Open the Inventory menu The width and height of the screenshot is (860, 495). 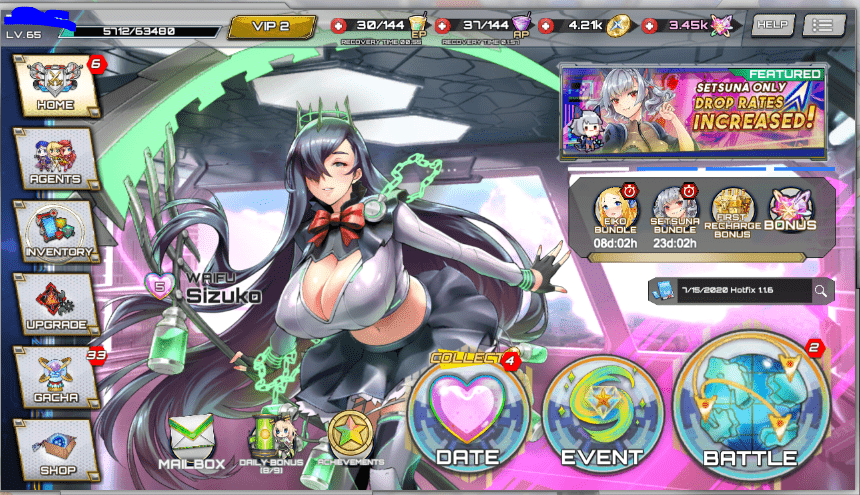point(56,231)
